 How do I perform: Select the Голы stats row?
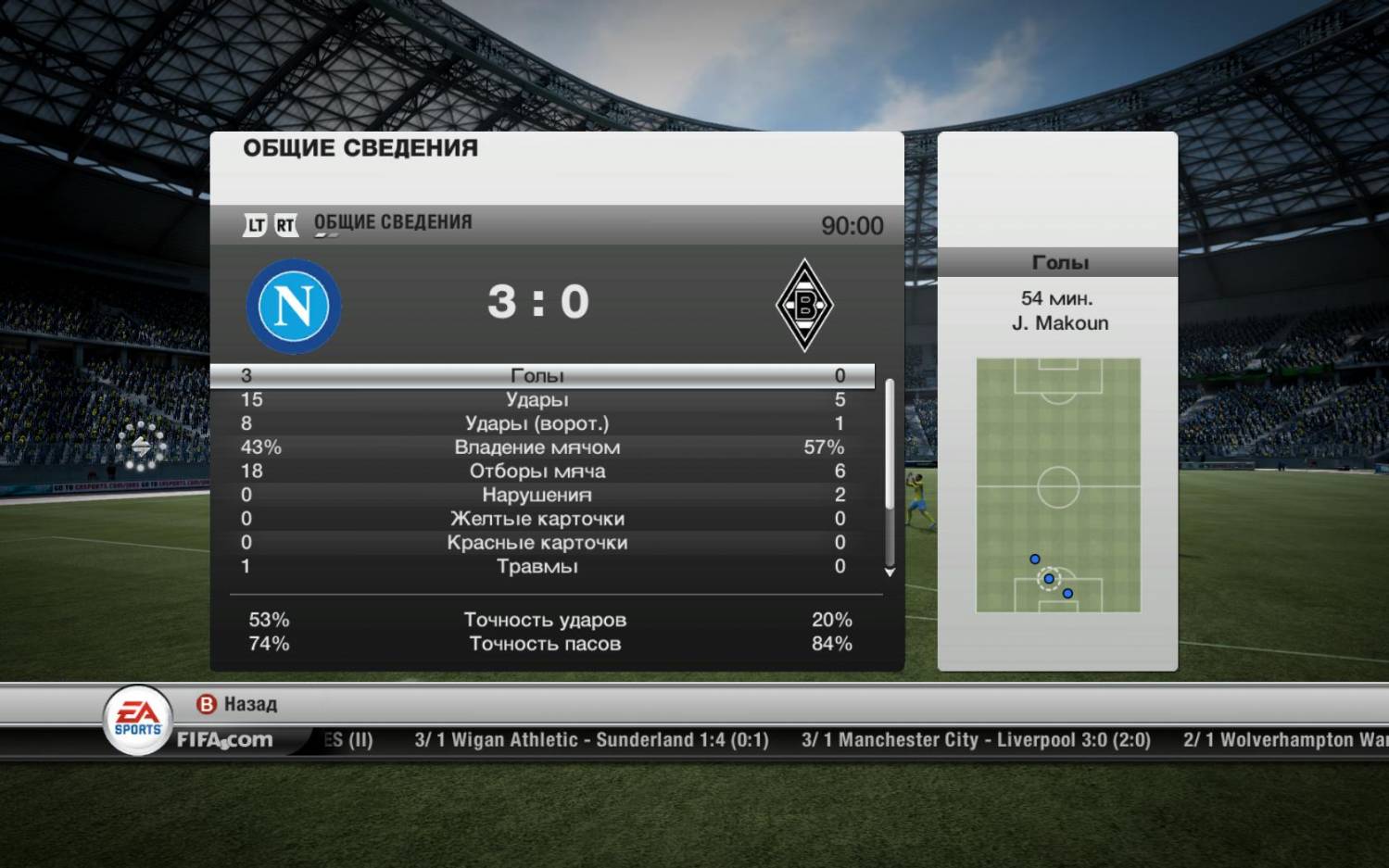[537, 375]
